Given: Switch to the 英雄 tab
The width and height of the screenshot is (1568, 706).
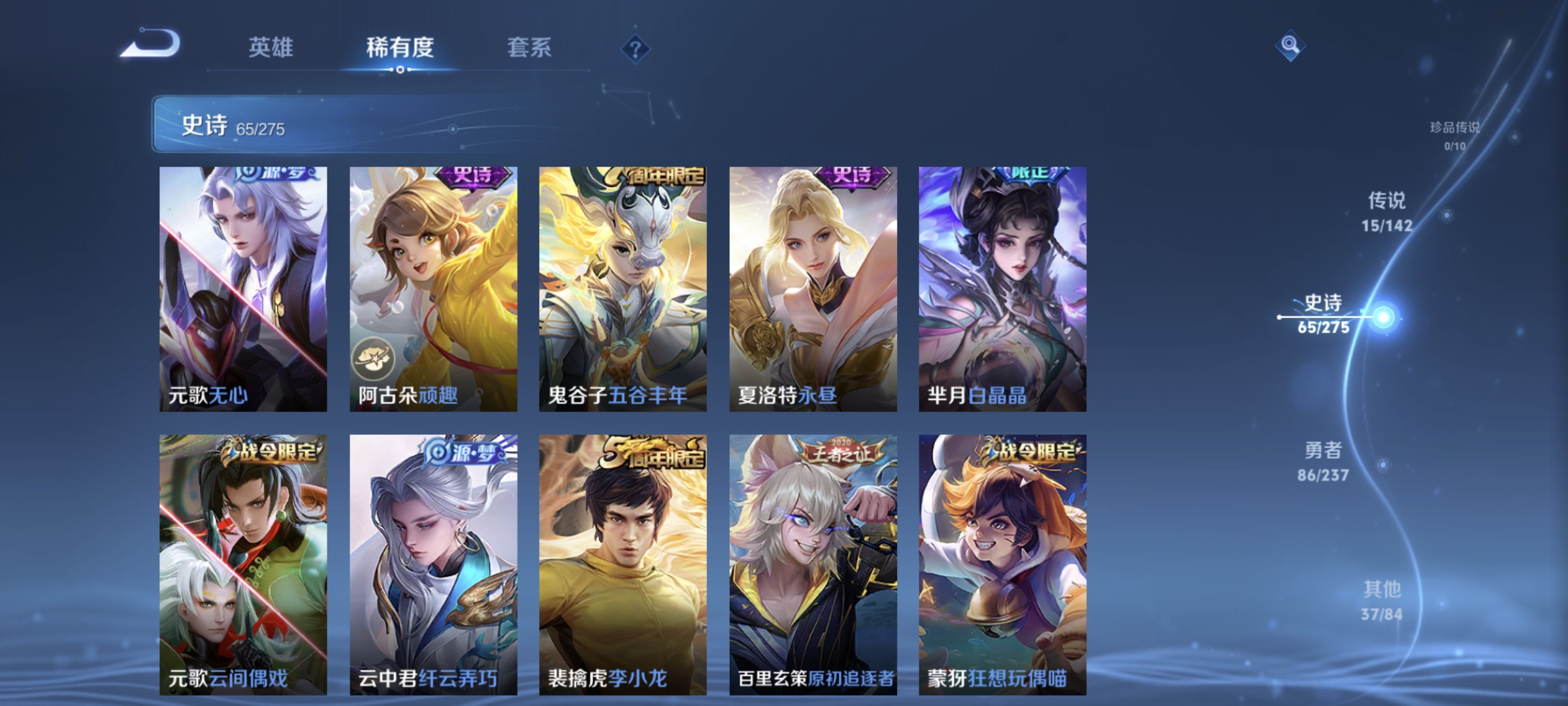Looking at the screenshot, I should click(271, 47).
